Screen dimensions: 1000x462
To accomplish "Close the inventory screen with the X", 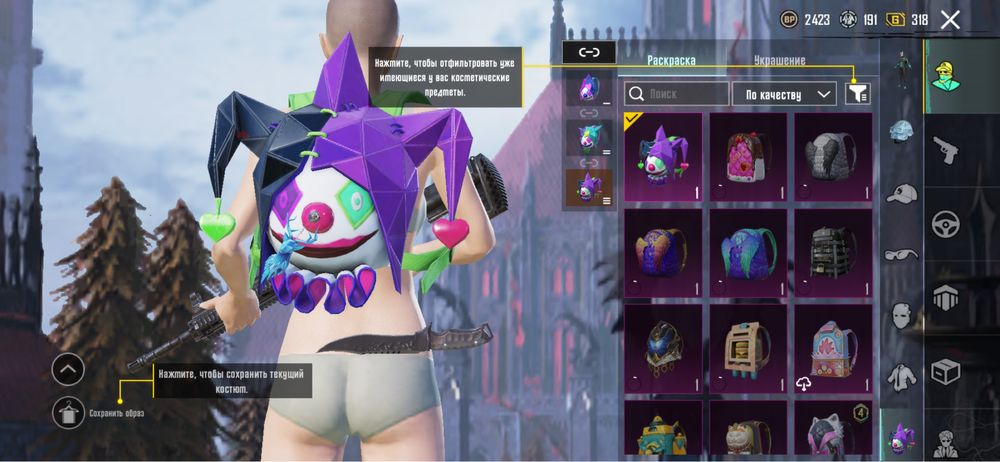I will tap(951, 19).
